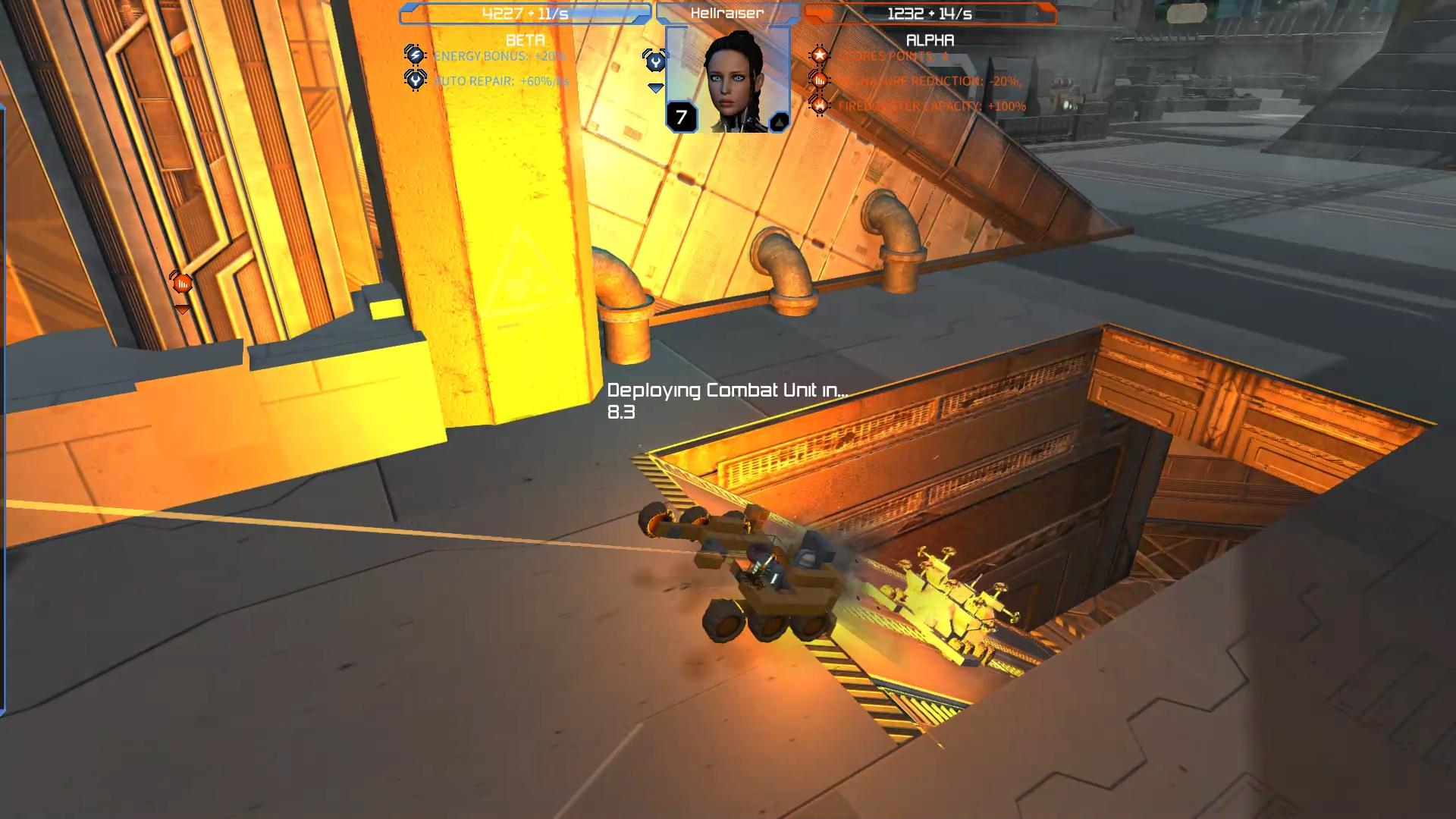Switch to the ALPHA team panel
The width and height of the screenshot is (1456, 819).
point(930,40)
